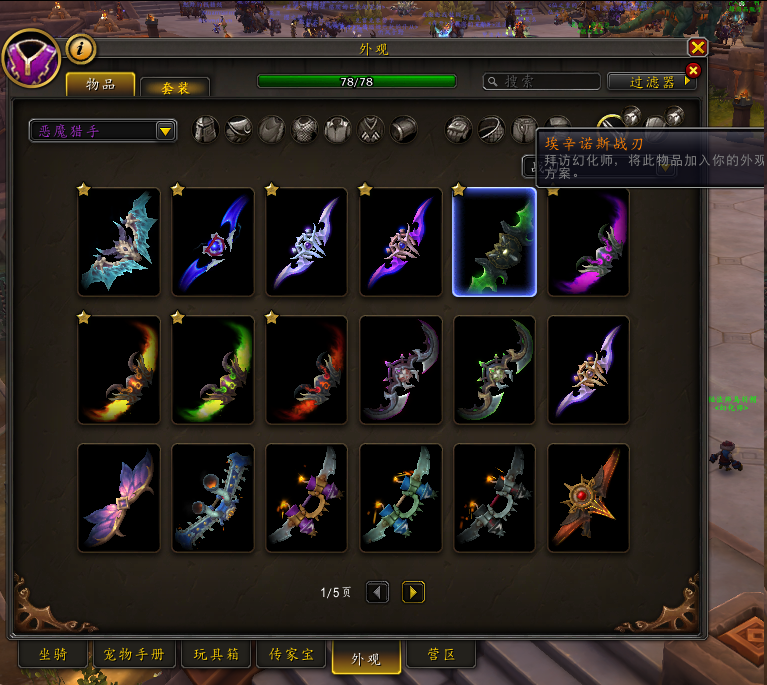Go to the next appearance page
Screen dimensions: 767x685
(x=413, y=592)
